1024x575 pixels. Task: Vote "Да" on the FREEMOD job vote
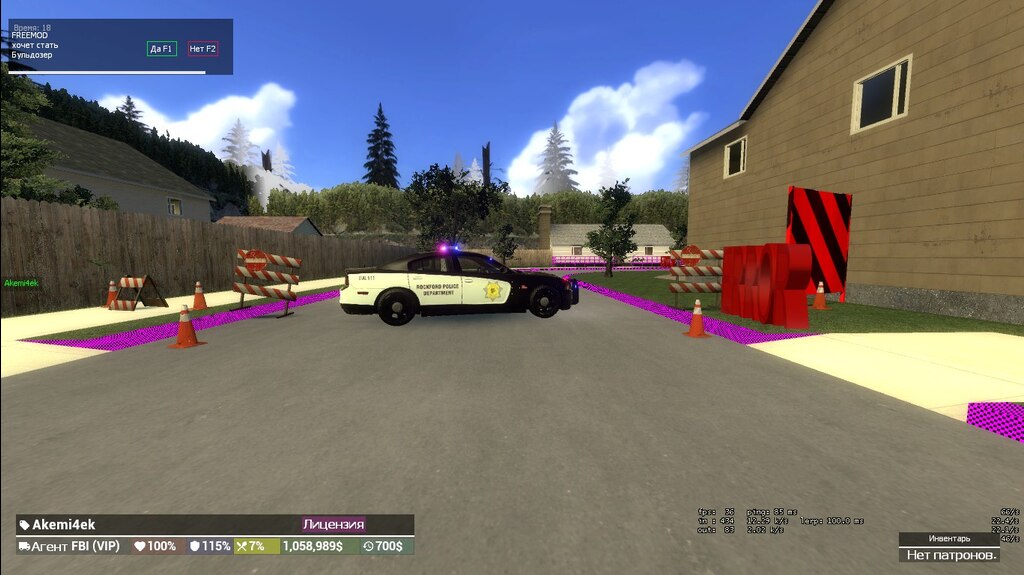[x=161, y=48]
